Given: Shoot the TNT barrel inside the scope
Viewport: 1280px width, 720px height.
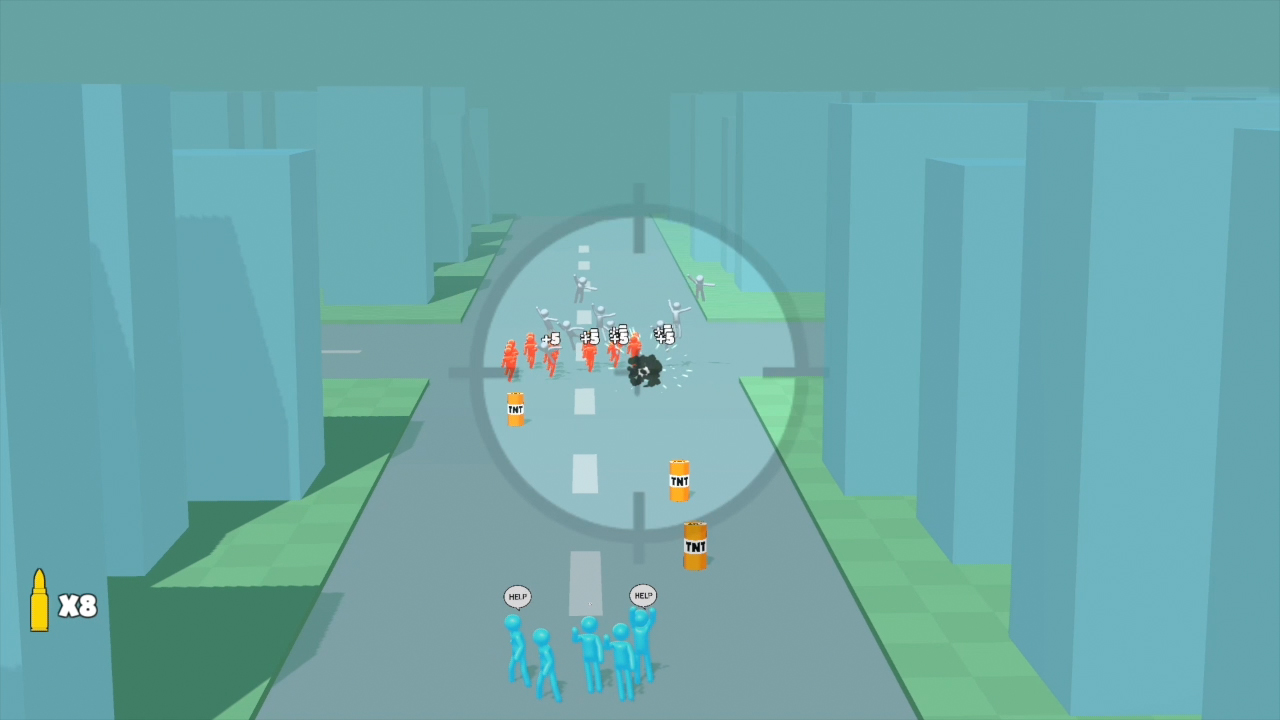Looking at the screenshot, I should point(518,408).
